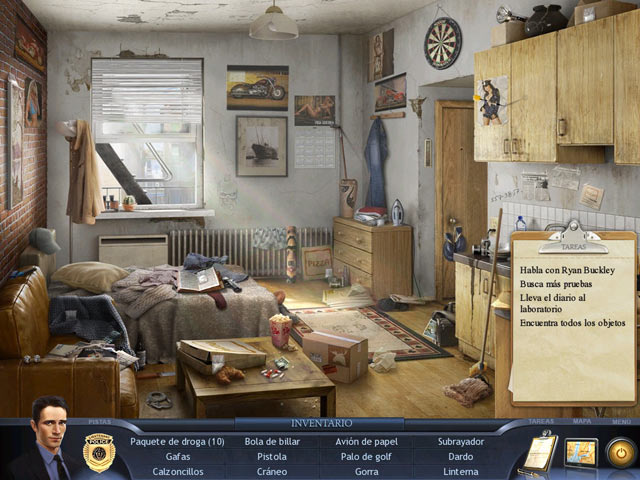Select 'Calzoncillos' in the item list
The width and height of the screenshot is (640, 480).
[178, 471]
